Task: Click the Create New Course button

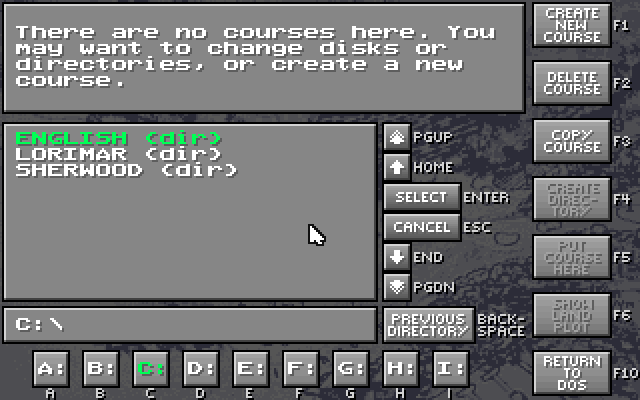Action: pyautogui.click(x=573, y=26)
